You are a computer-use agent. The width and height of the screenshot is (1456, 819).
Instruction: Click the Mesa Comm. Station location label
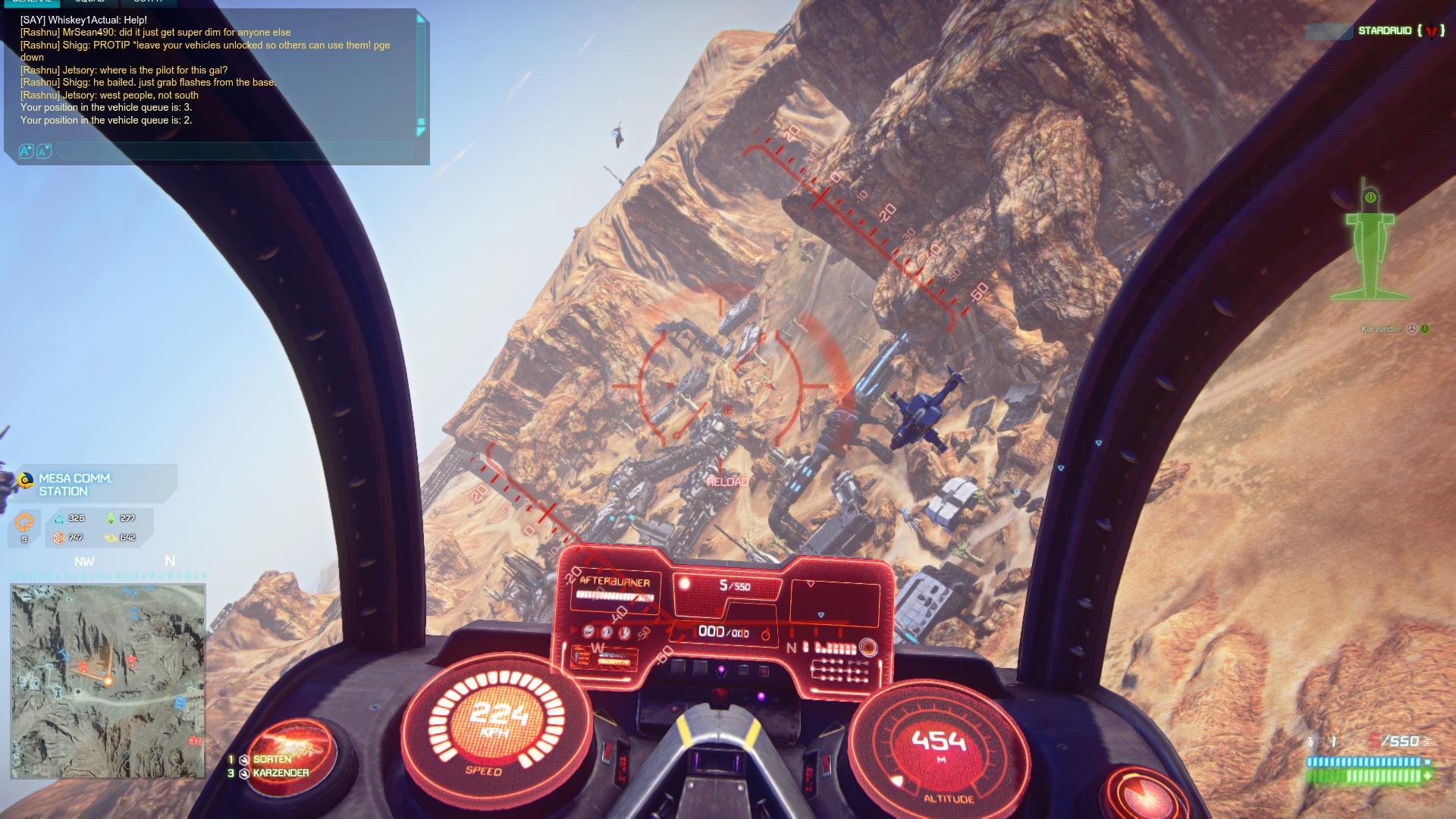(76, 485)
